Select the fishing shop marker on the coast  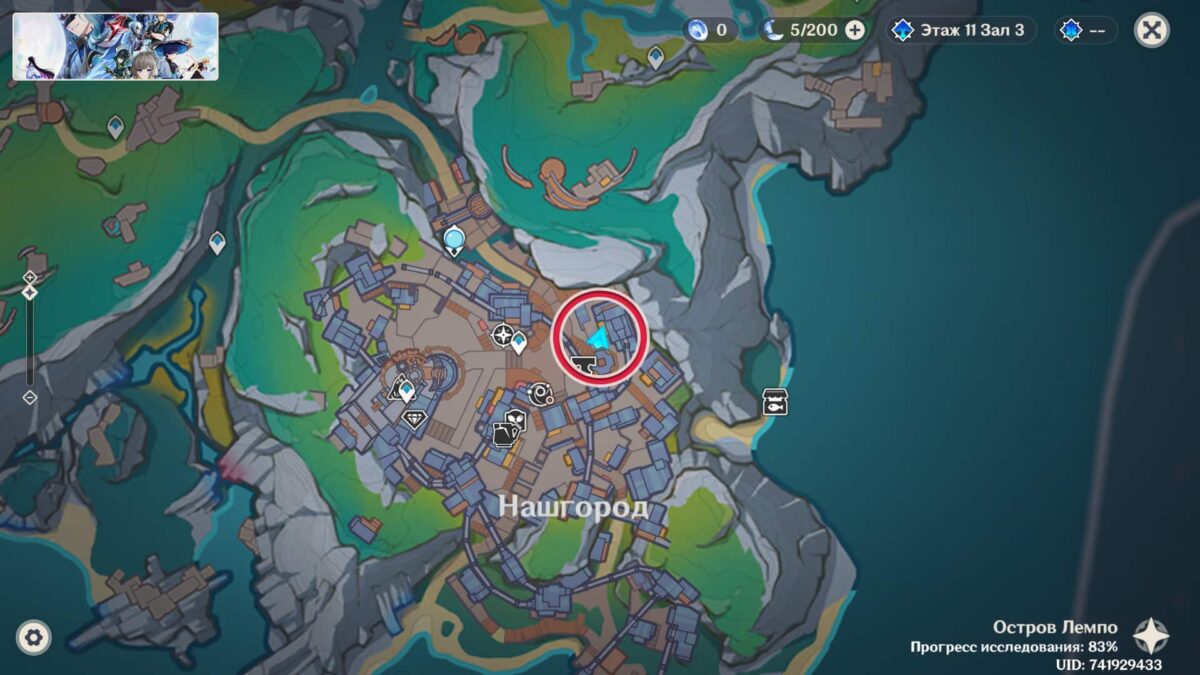point(774,401)
